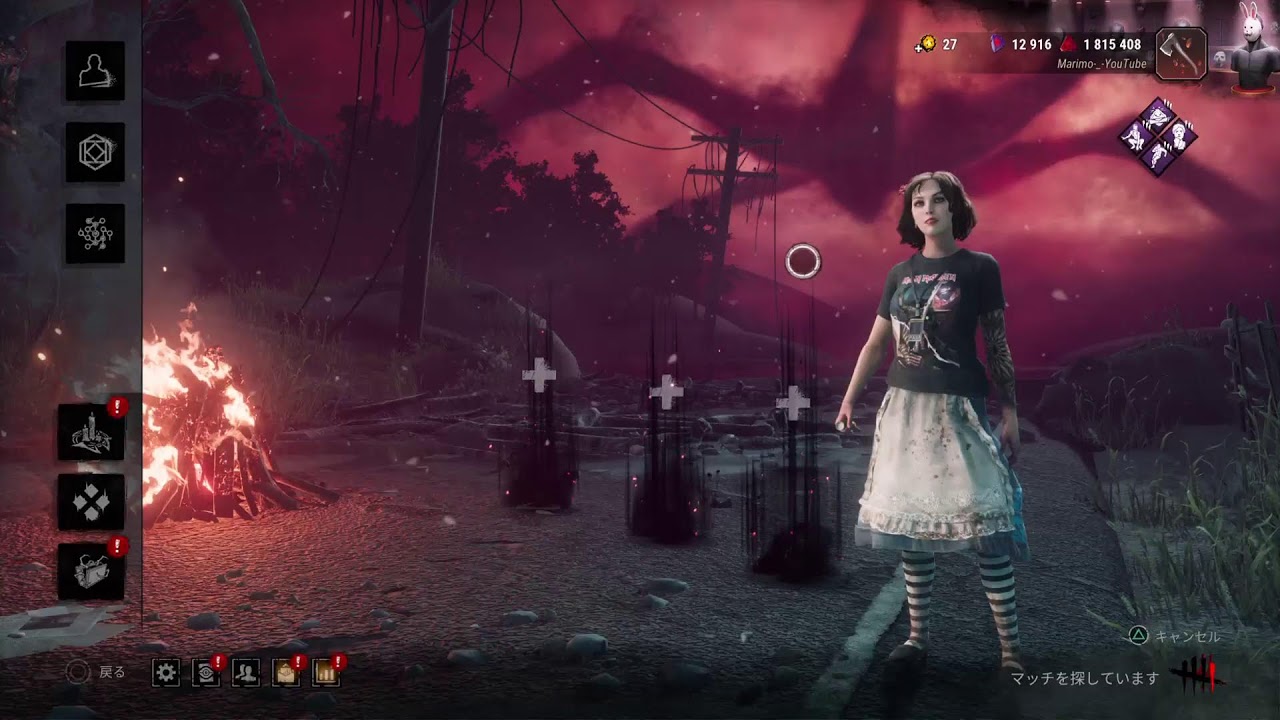Select the crouching figure perk

1136,137
